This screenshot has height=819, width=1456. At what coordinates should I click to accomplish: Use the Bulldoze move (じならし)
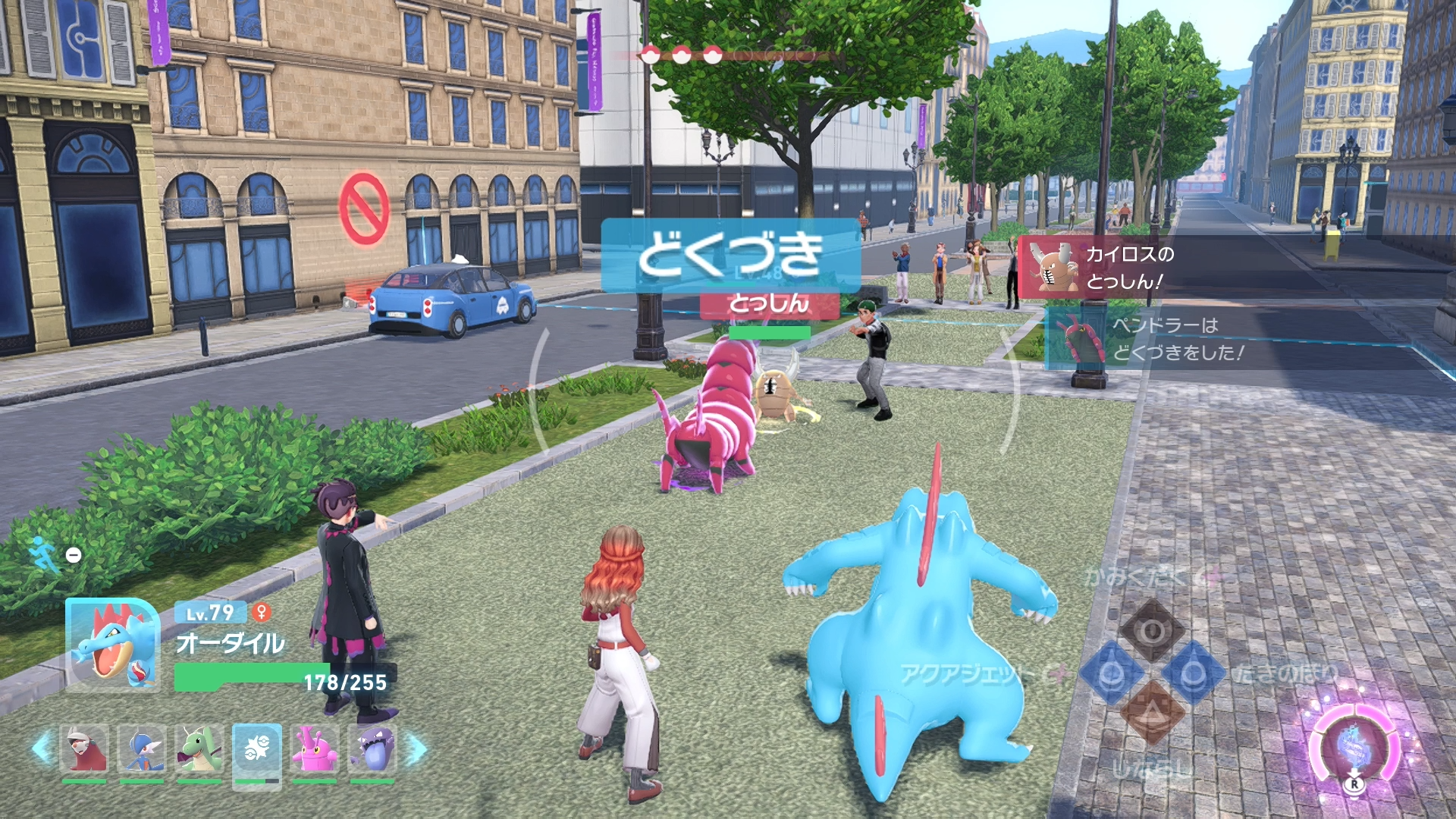coord(1152,714)
